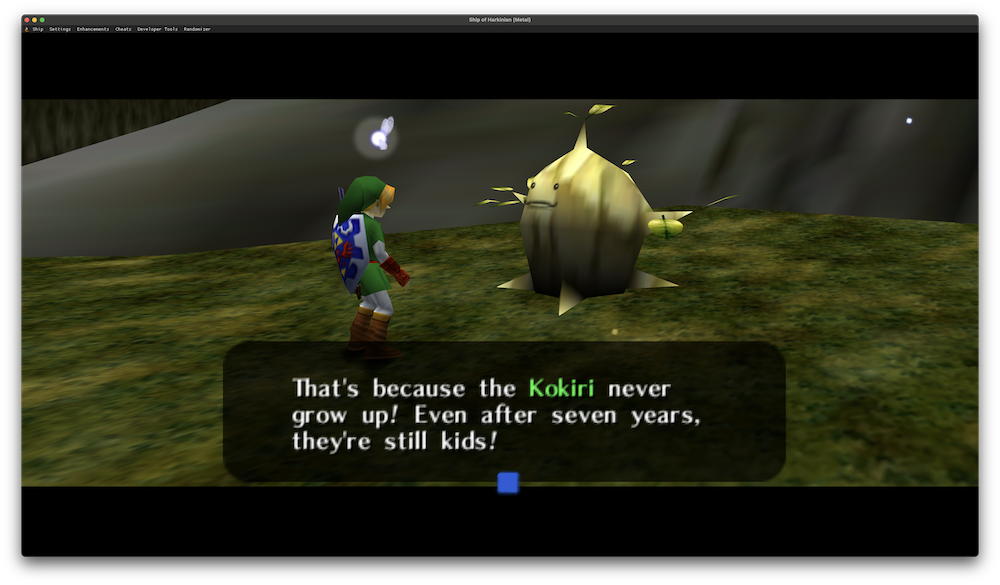Viewport: 1000px width, 585px height.
Task: Open the Ship menu
Action: pos(38,29)
